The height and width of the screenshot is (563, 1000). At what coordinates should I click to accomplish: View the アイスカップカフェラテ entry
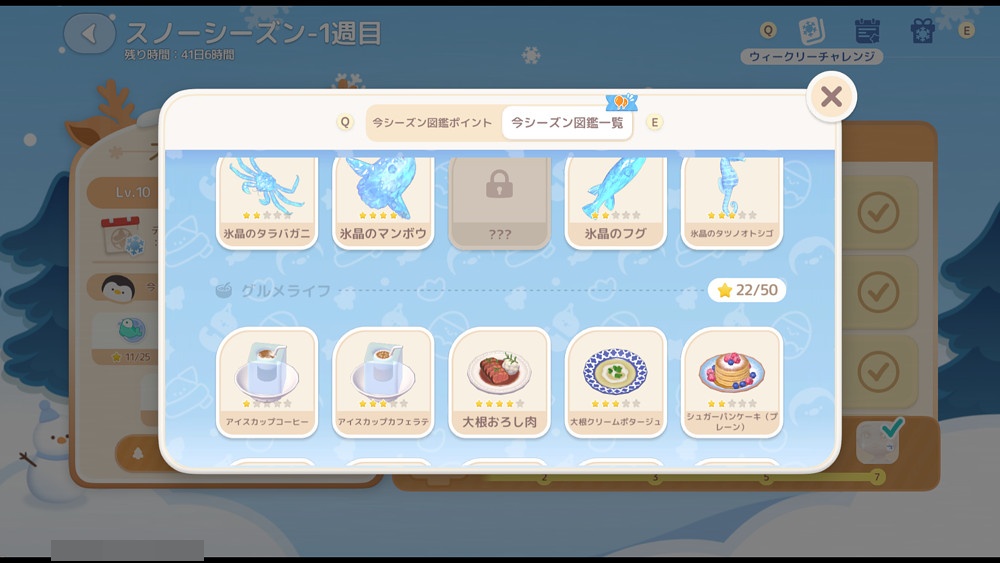tap(383, 382)
